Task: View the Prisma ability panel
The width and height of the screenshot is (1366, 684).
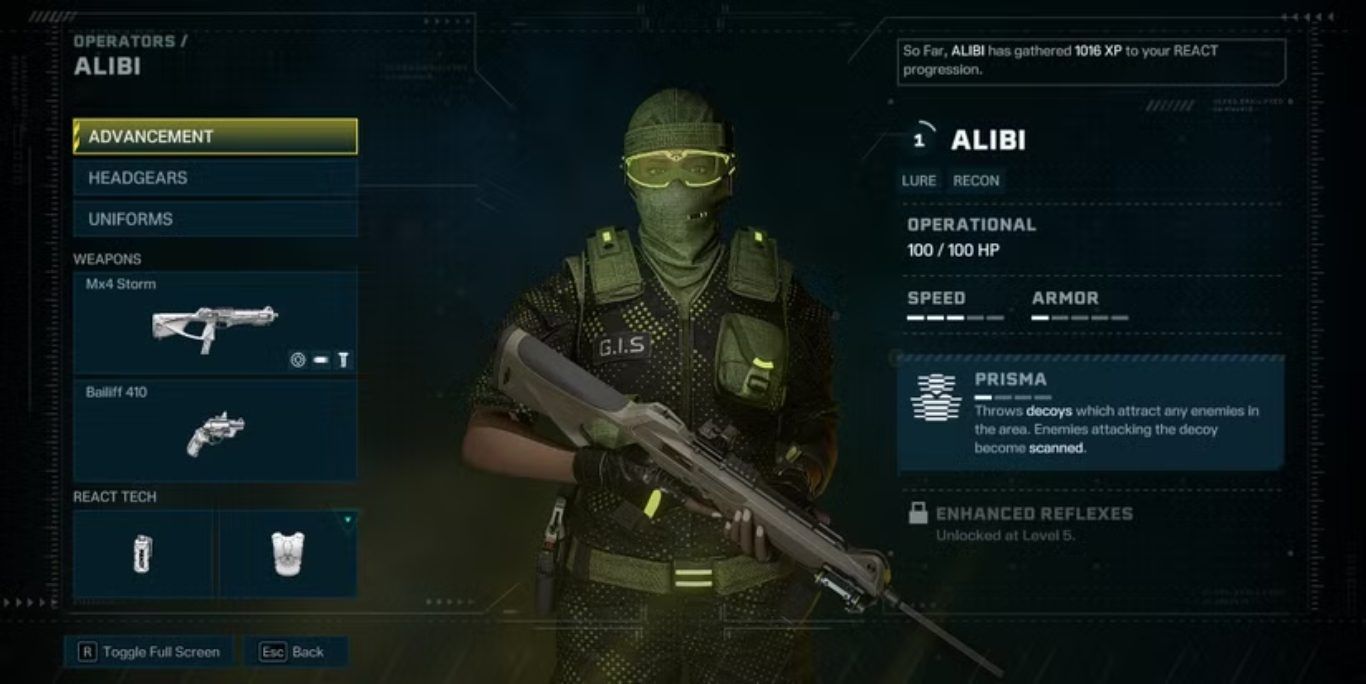Action: click(x=1090, y=414)
